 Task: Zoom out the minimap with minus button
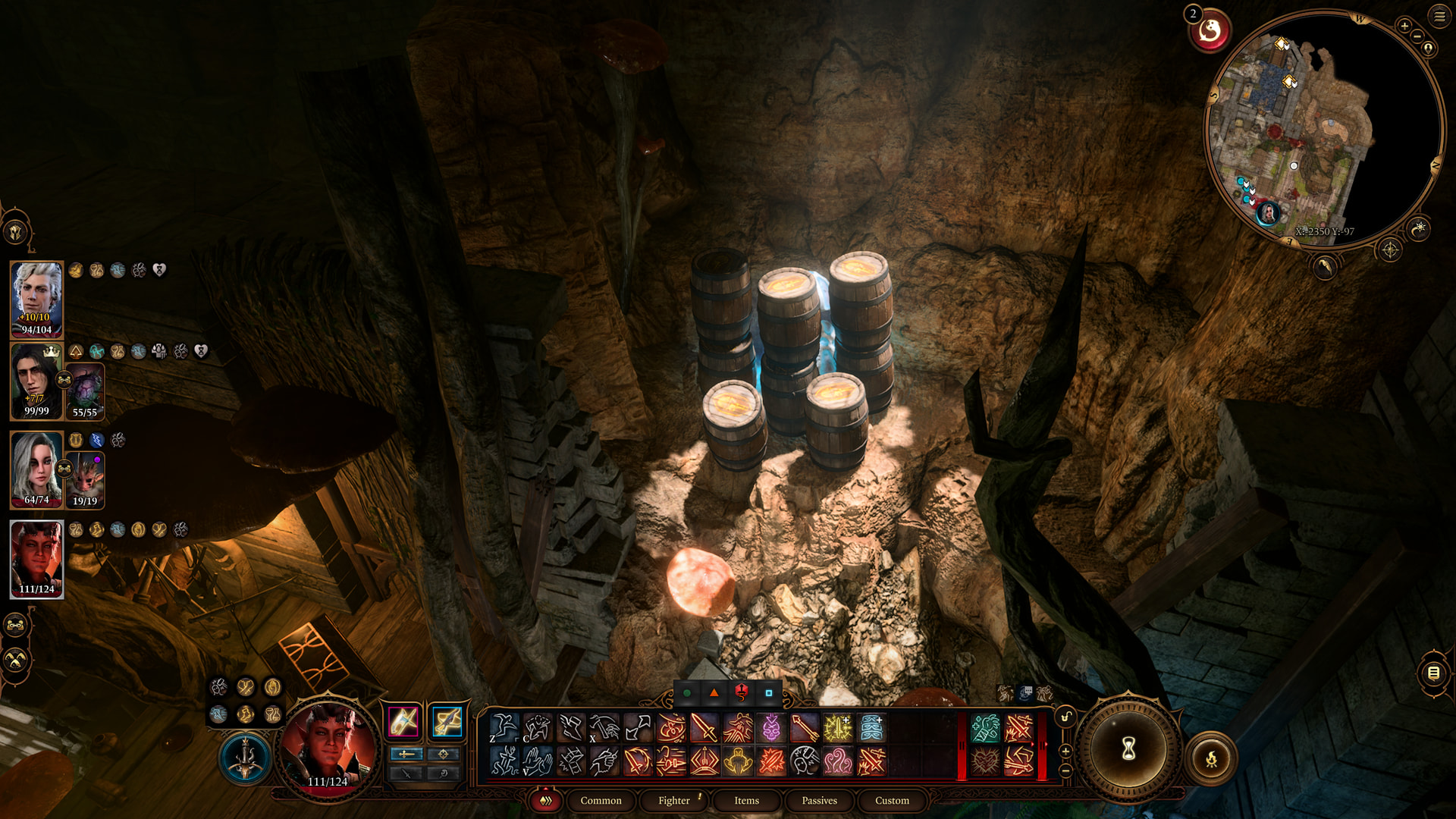point(1417,36)
